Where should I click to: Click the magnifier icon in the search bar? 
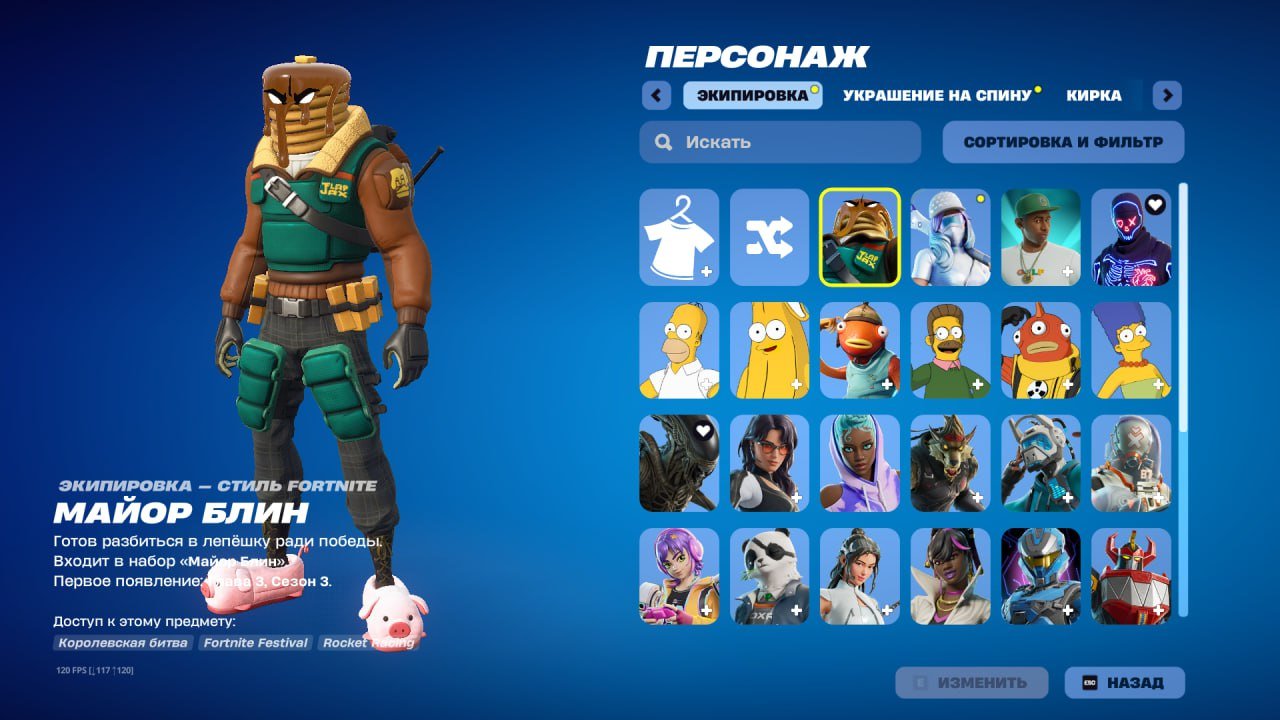coord(663,141)
